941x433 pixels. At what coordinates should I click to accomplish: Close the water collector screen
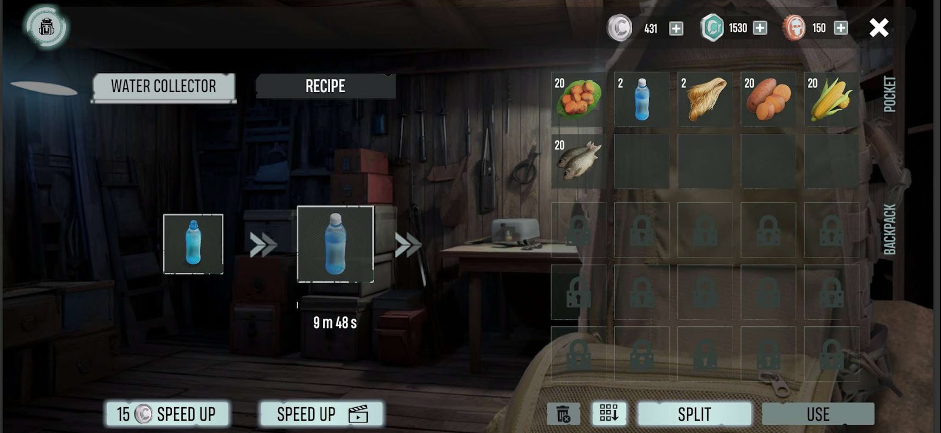[x=879, y=28]
